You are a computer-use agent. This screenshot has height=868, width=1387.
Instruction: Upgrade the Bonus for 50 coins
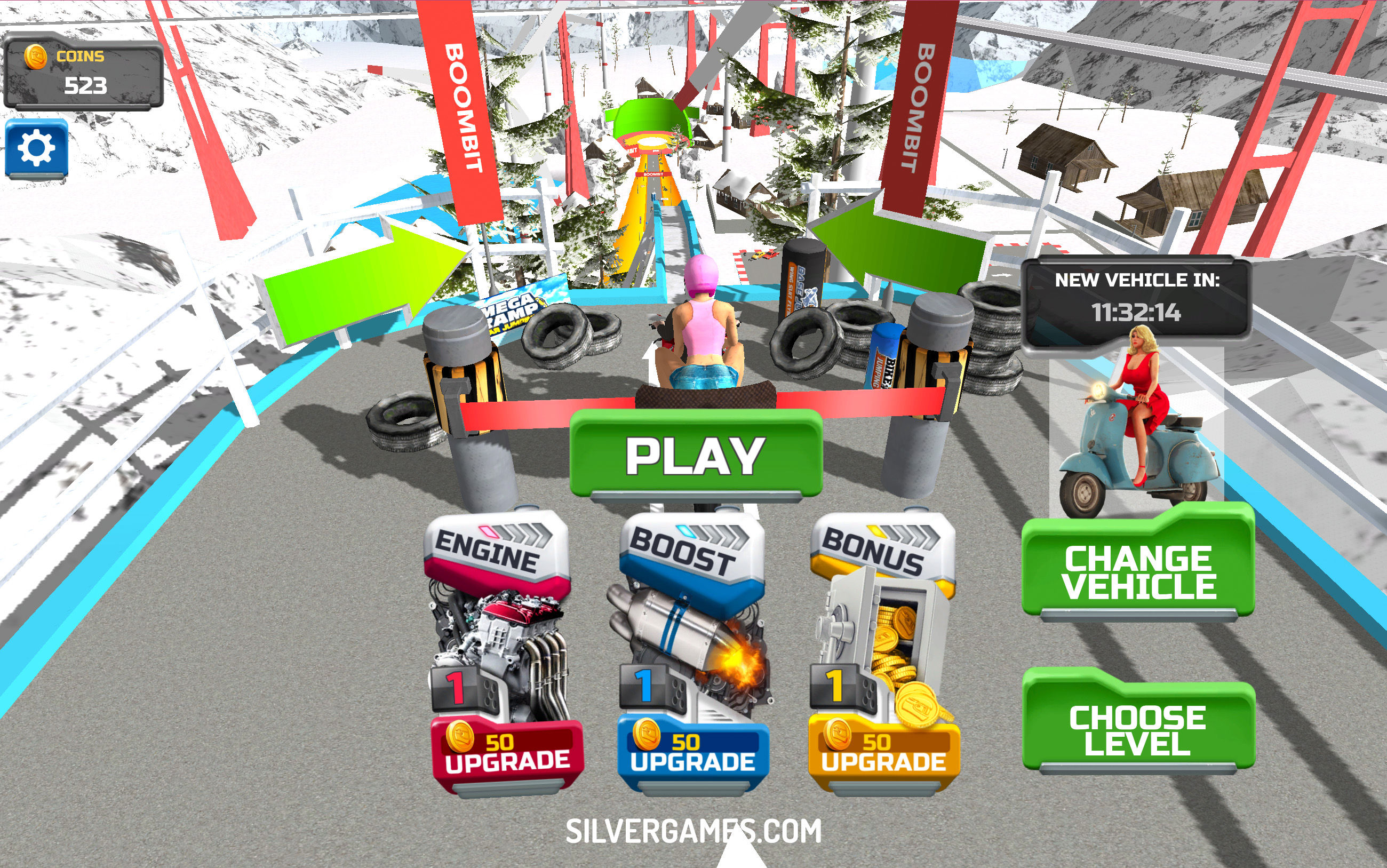point(884,754)
